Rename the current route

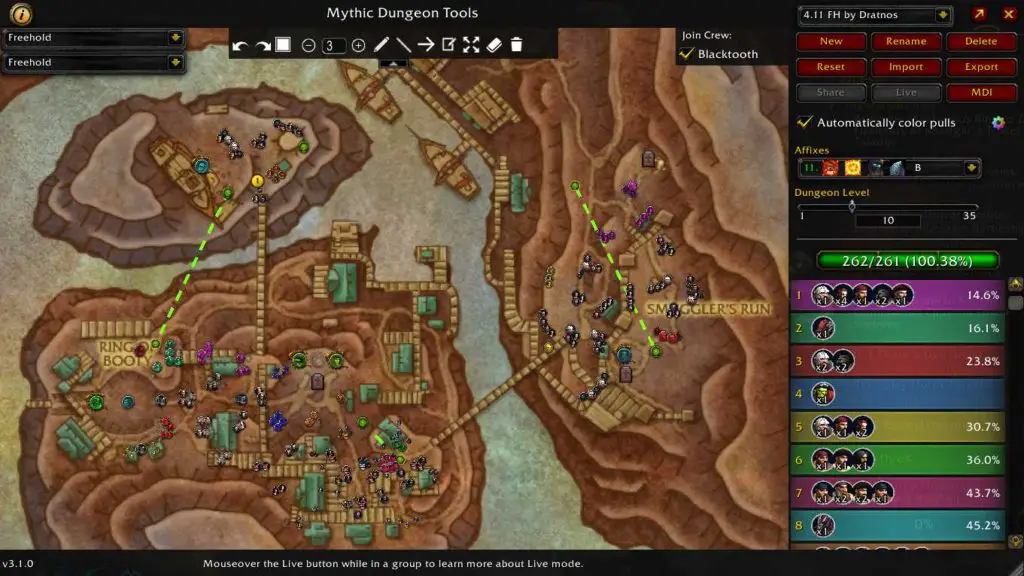[x=906, y=42]
